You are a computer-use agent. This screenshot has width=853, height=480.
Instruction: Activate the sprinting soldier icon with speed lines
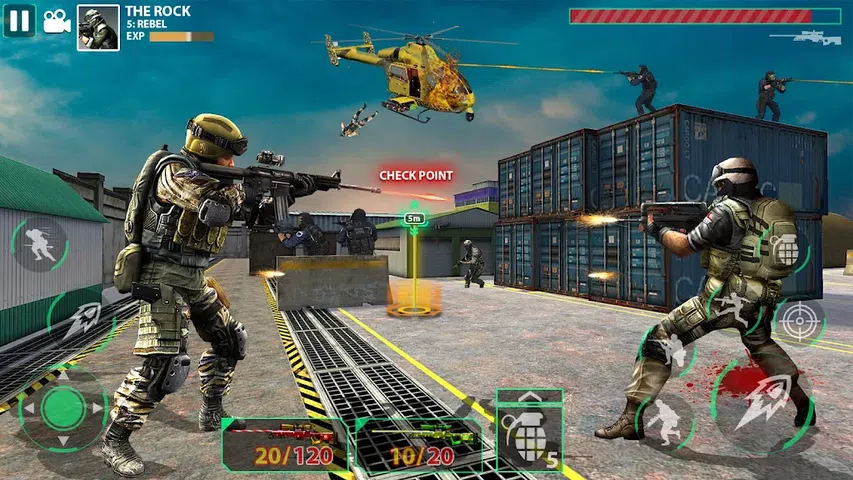39,245
